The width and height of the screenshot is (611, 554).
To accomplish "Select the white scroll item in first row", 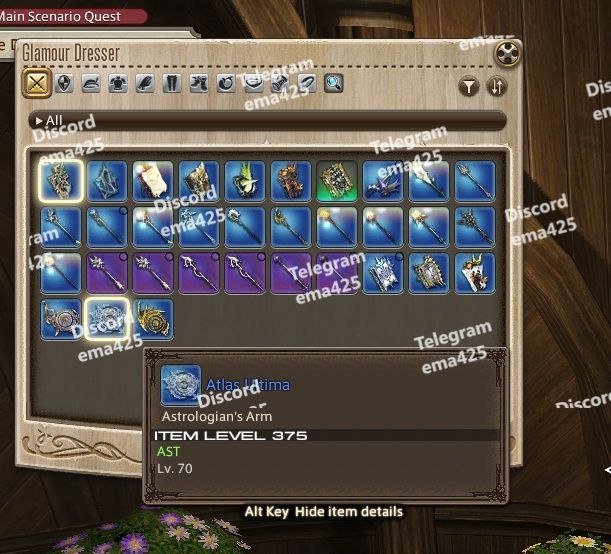I will (x=152, y=181).
